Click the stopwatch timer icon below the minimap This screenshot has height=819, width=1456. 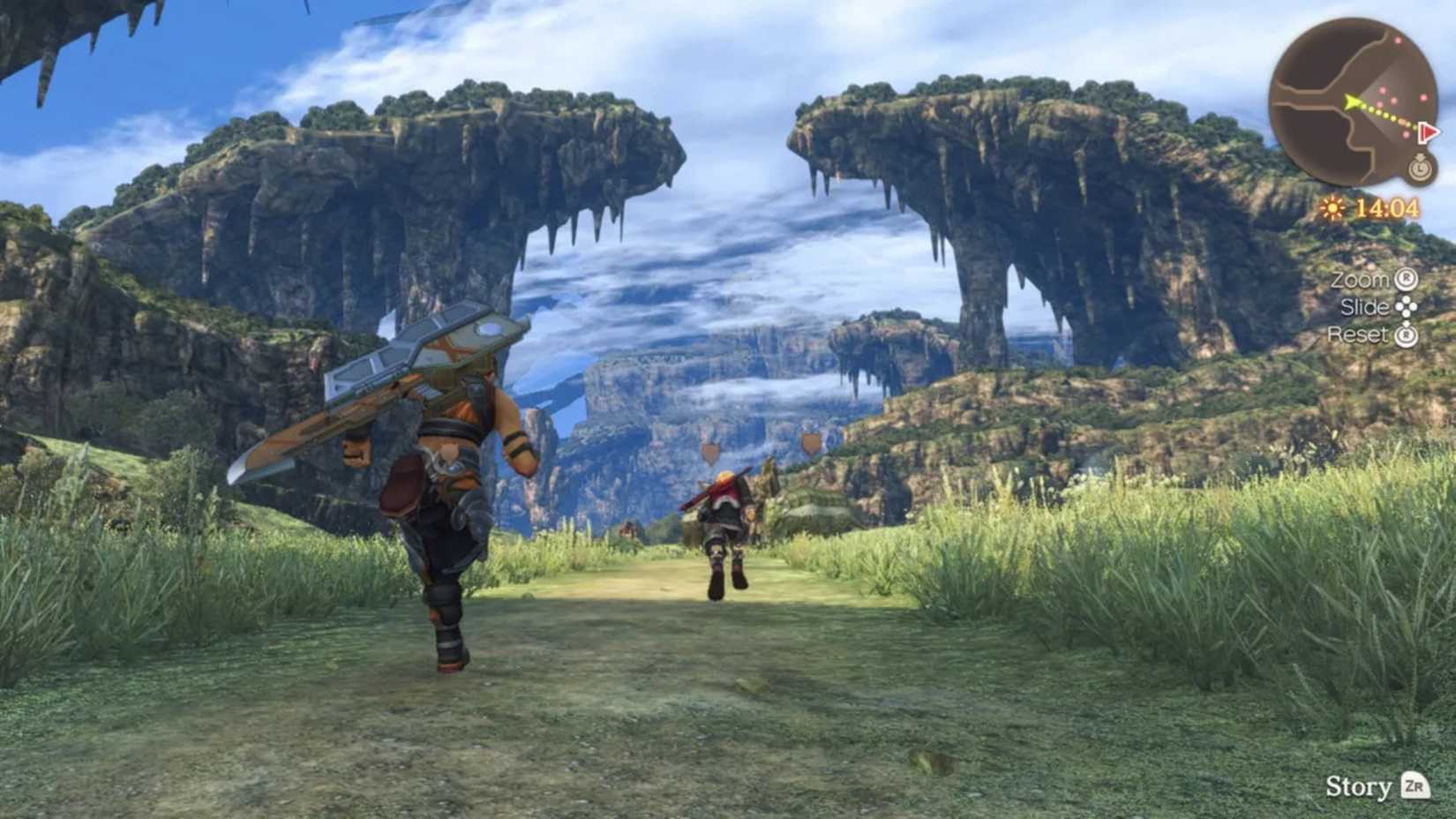pos(1421,169)
